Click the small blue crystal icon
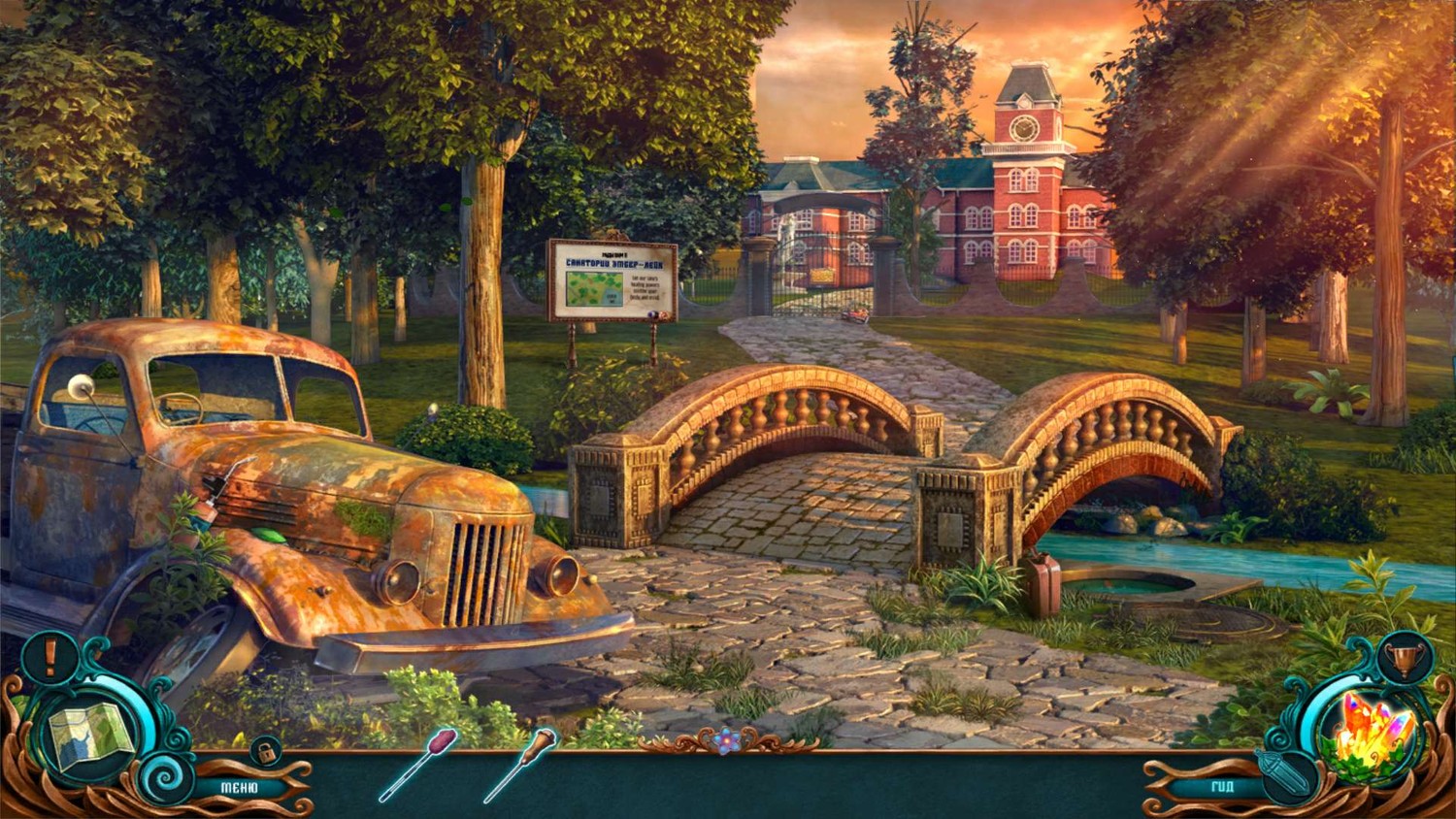 (x=1286, y=777)
